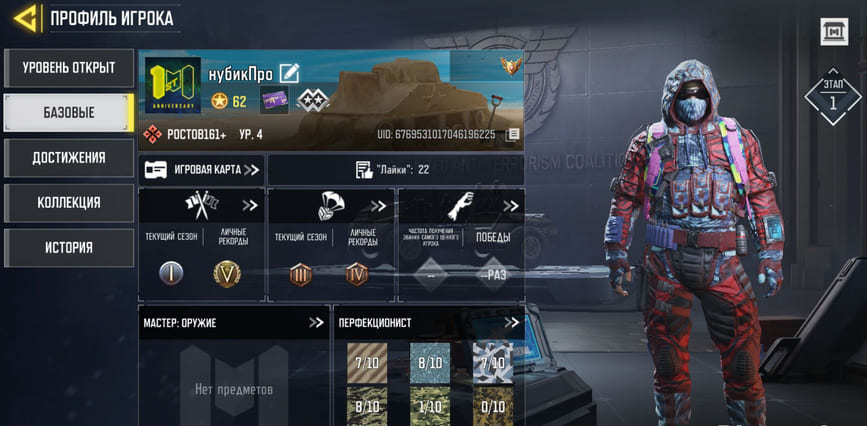Open the Игровая карта section
The image size is (867, 426).
[x=202, y=170]
